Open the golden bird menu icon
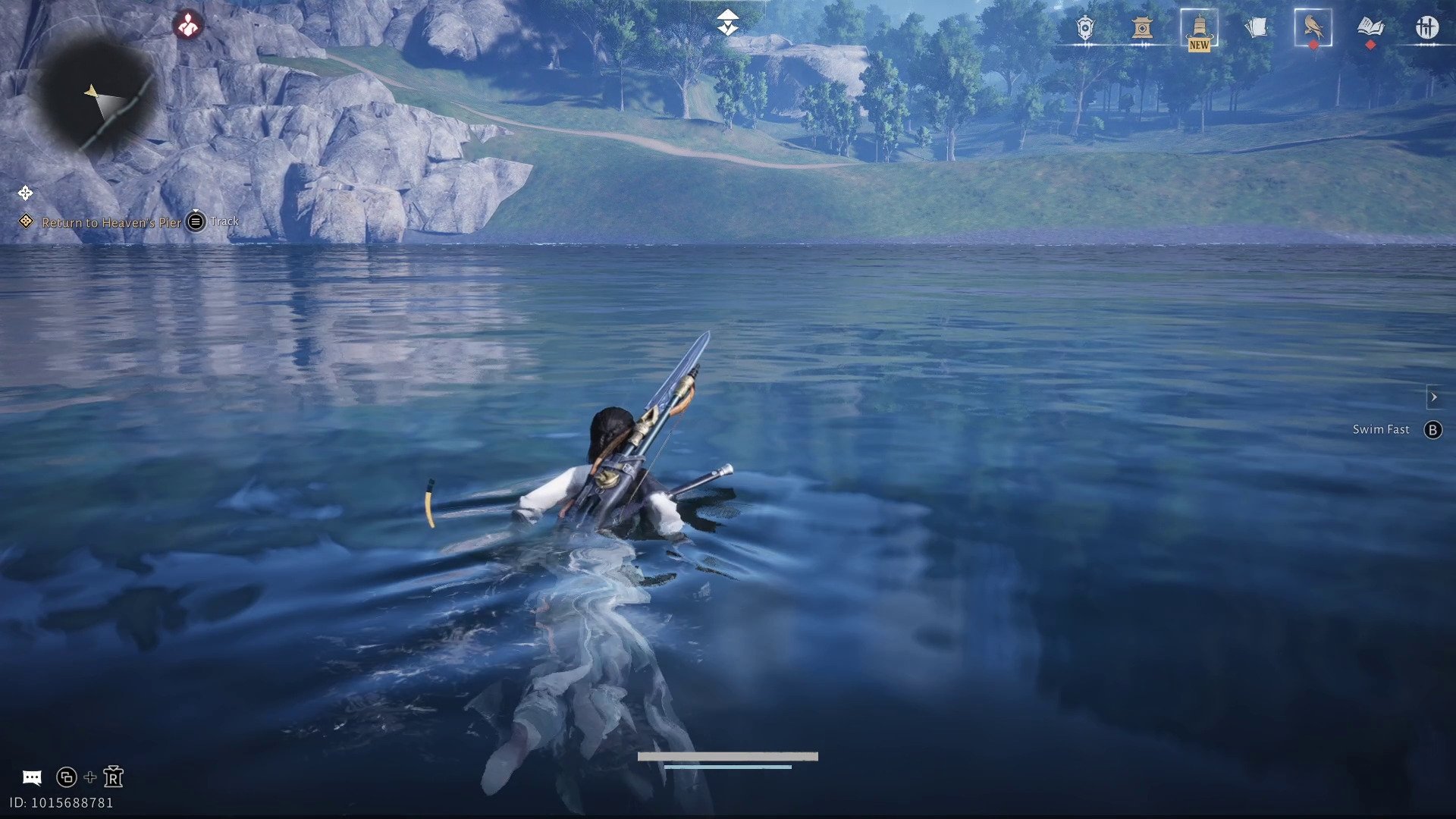The width and height of the screenshot is (1456, 819). coord(1313,28)
